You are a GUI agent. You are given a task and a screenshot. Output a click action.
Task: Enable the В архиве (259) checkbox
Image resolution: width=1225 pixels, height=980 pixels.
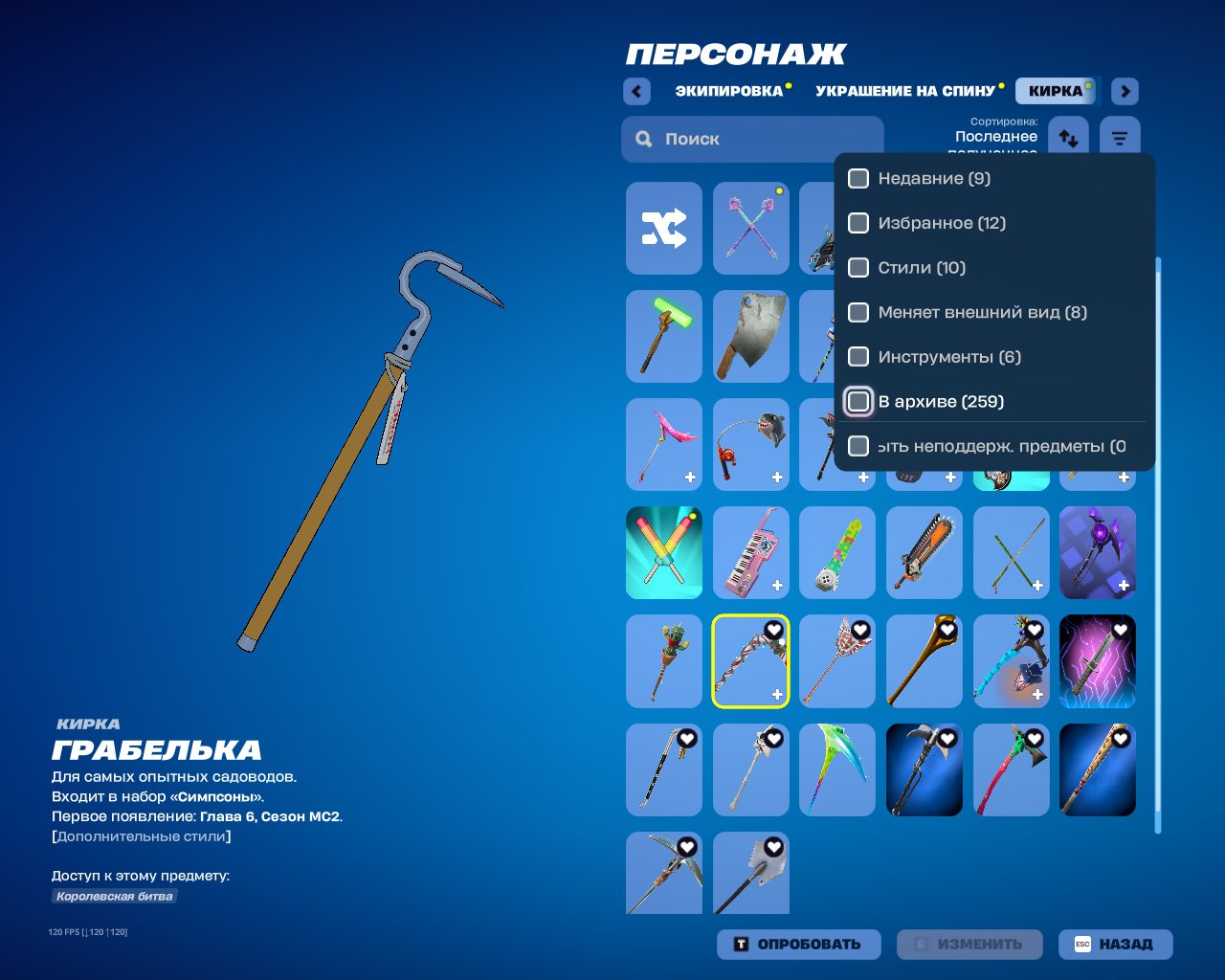pyautogui.click(x=857, y=401)
